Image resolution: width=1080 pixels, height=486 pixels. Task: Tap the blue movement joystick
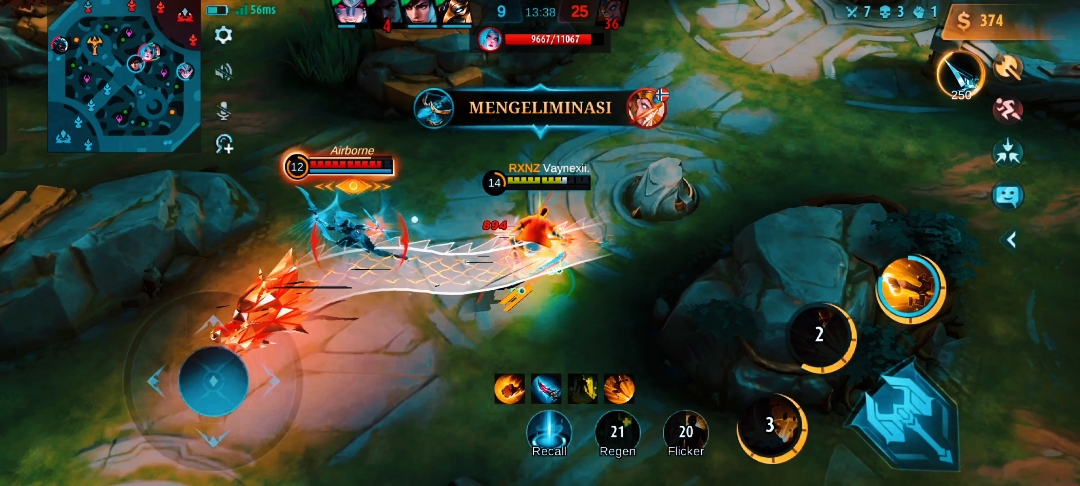click(213, 380)
